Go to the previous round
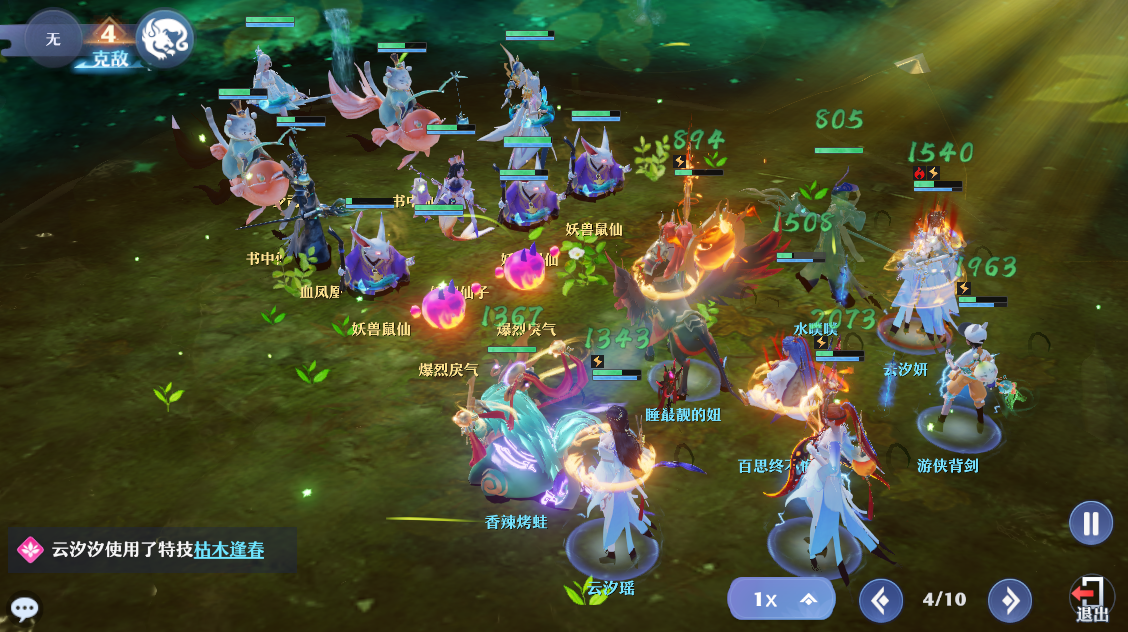1128x632 pixels. coord(881,600)
